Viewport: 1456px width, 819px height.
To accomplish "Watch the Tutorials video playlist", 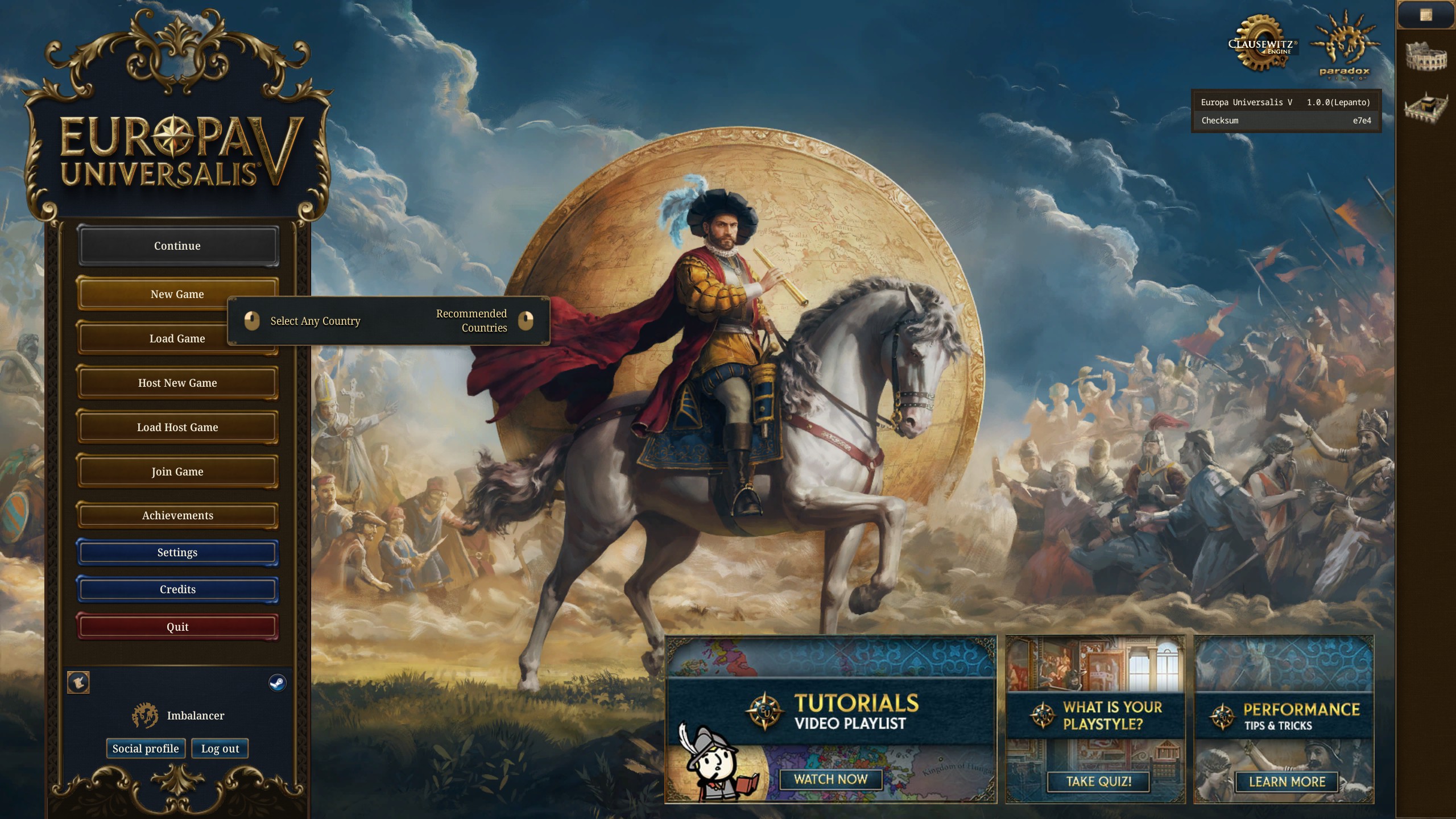I will tap(830, 779).
